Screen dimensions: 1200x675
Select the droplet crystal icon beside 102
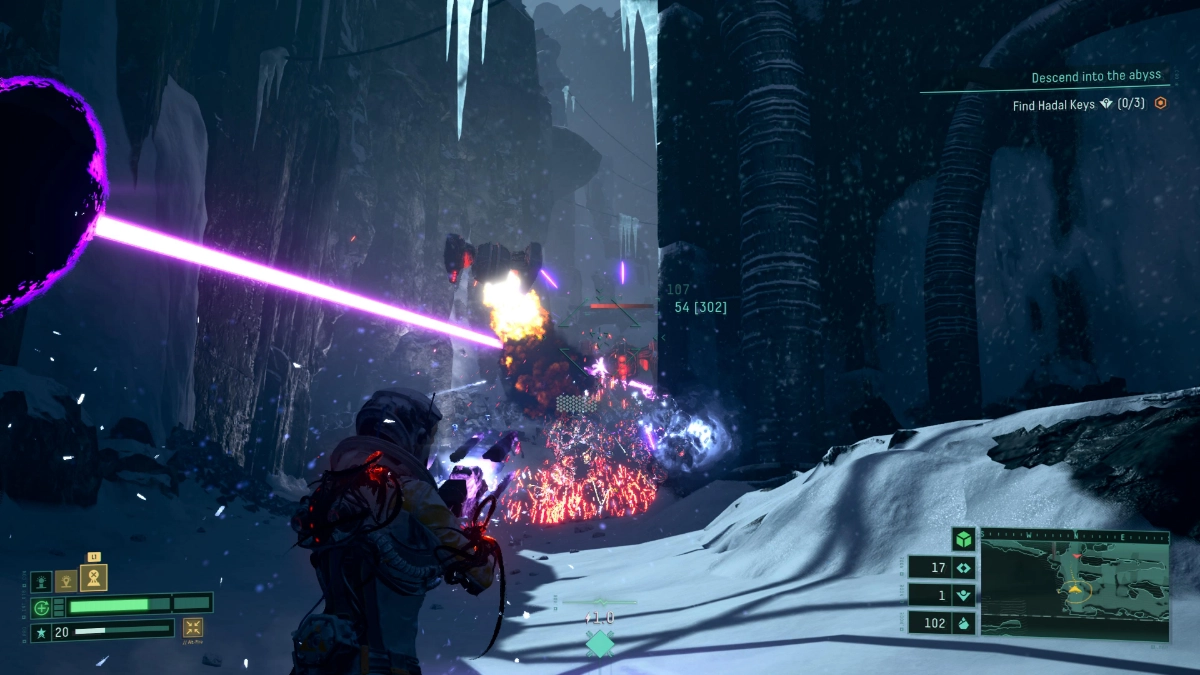coord(963,622)
